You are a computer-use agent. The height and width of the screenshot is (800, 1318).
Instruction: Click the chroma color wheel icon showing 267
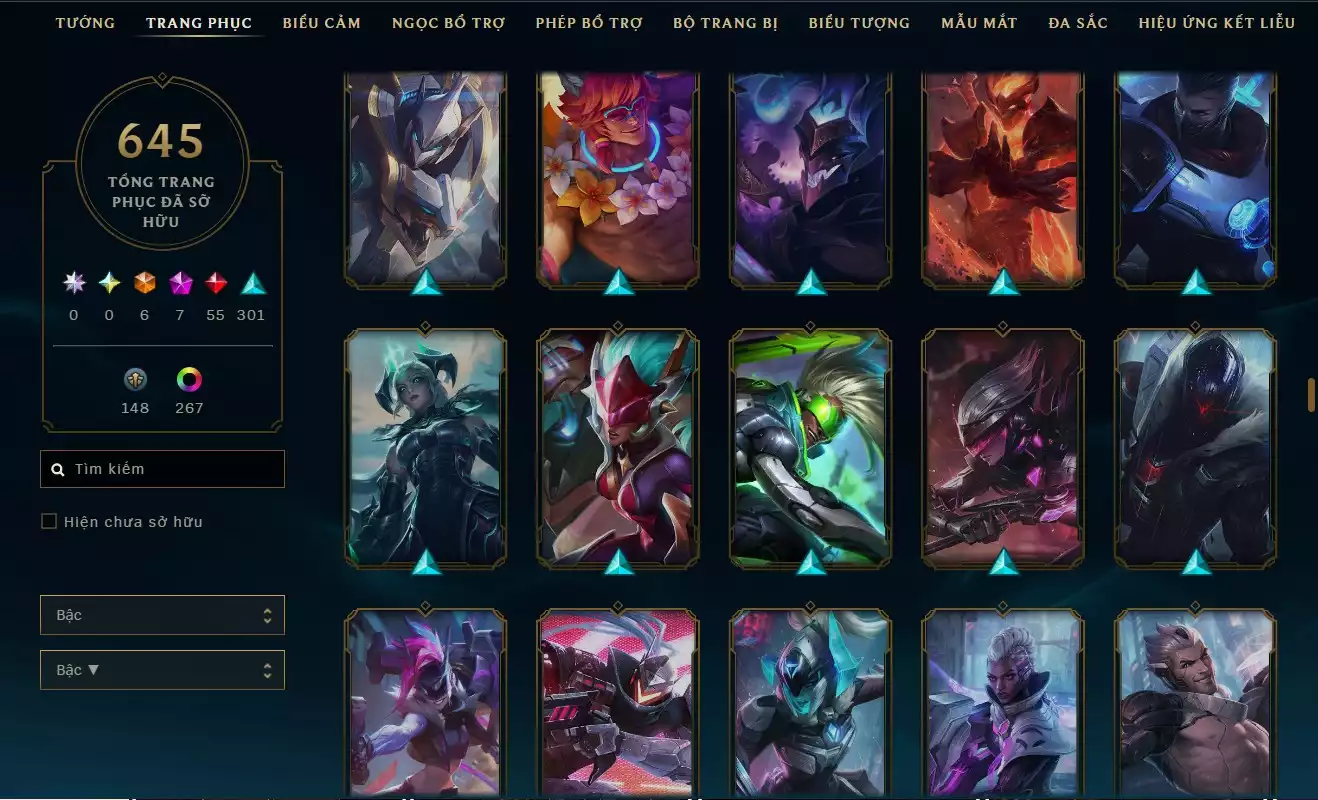[x=189, y=380]
